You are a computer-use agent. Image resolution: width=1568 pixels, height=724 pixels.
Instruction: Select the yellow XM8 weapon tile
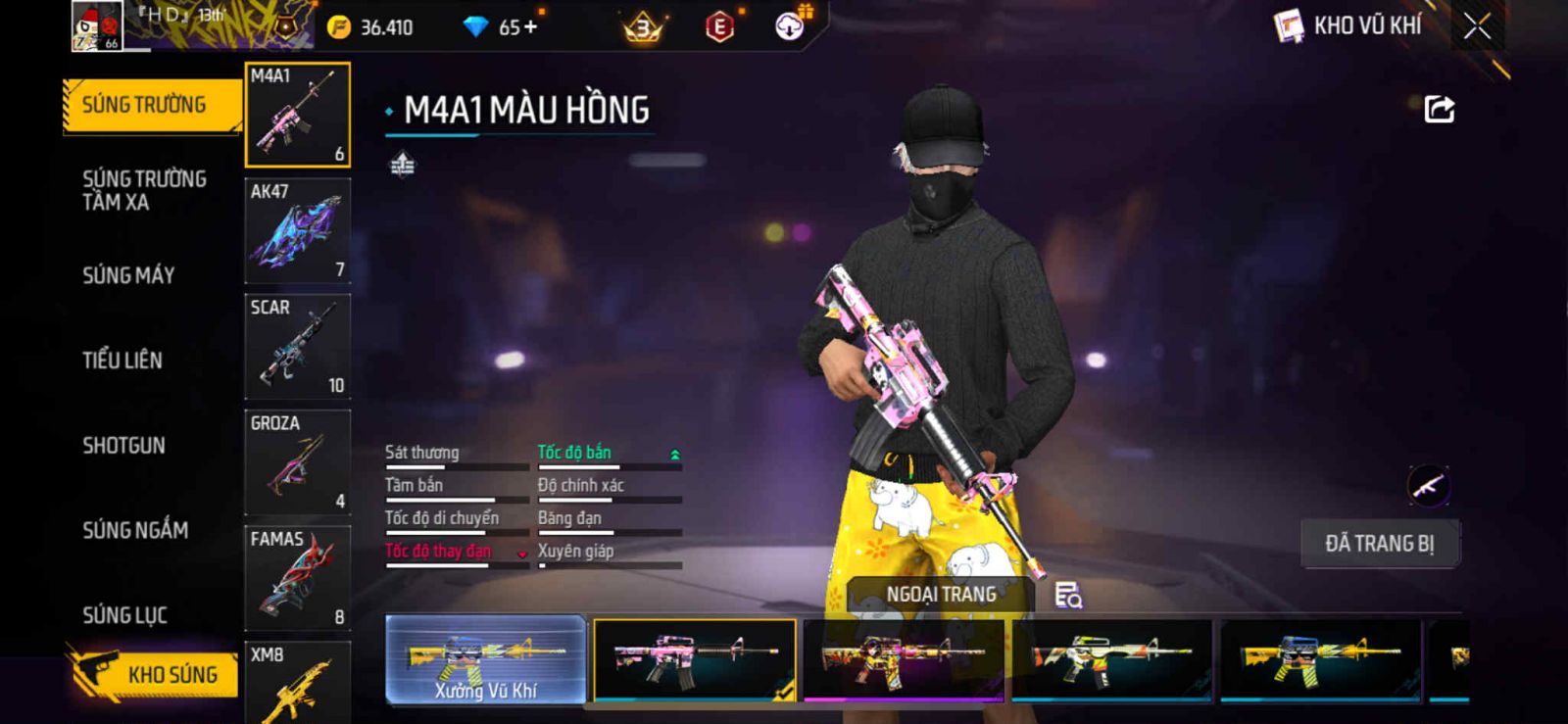297,684
